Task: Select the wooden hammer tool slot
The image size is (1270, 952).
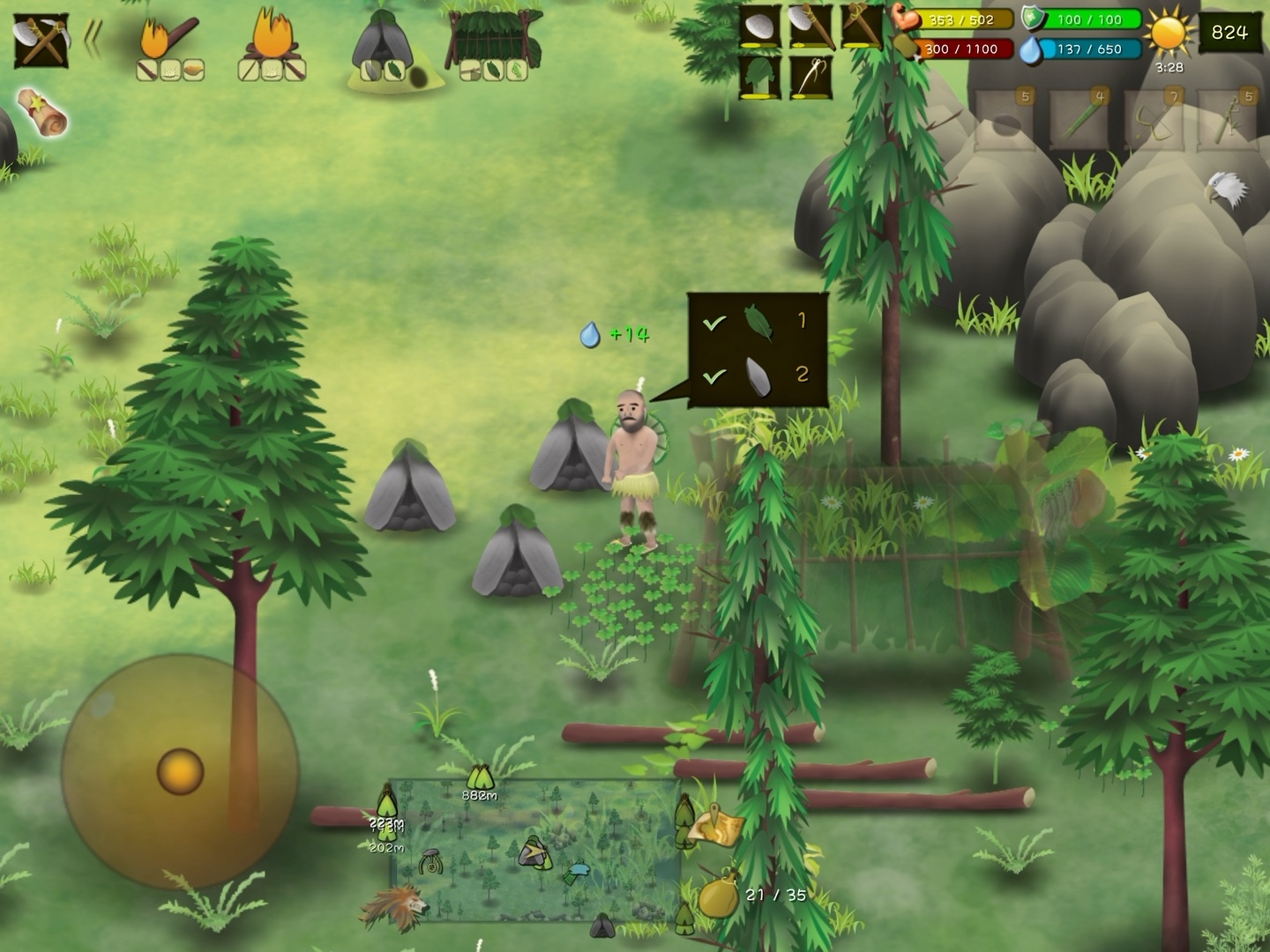Action: tap(862, 26)
